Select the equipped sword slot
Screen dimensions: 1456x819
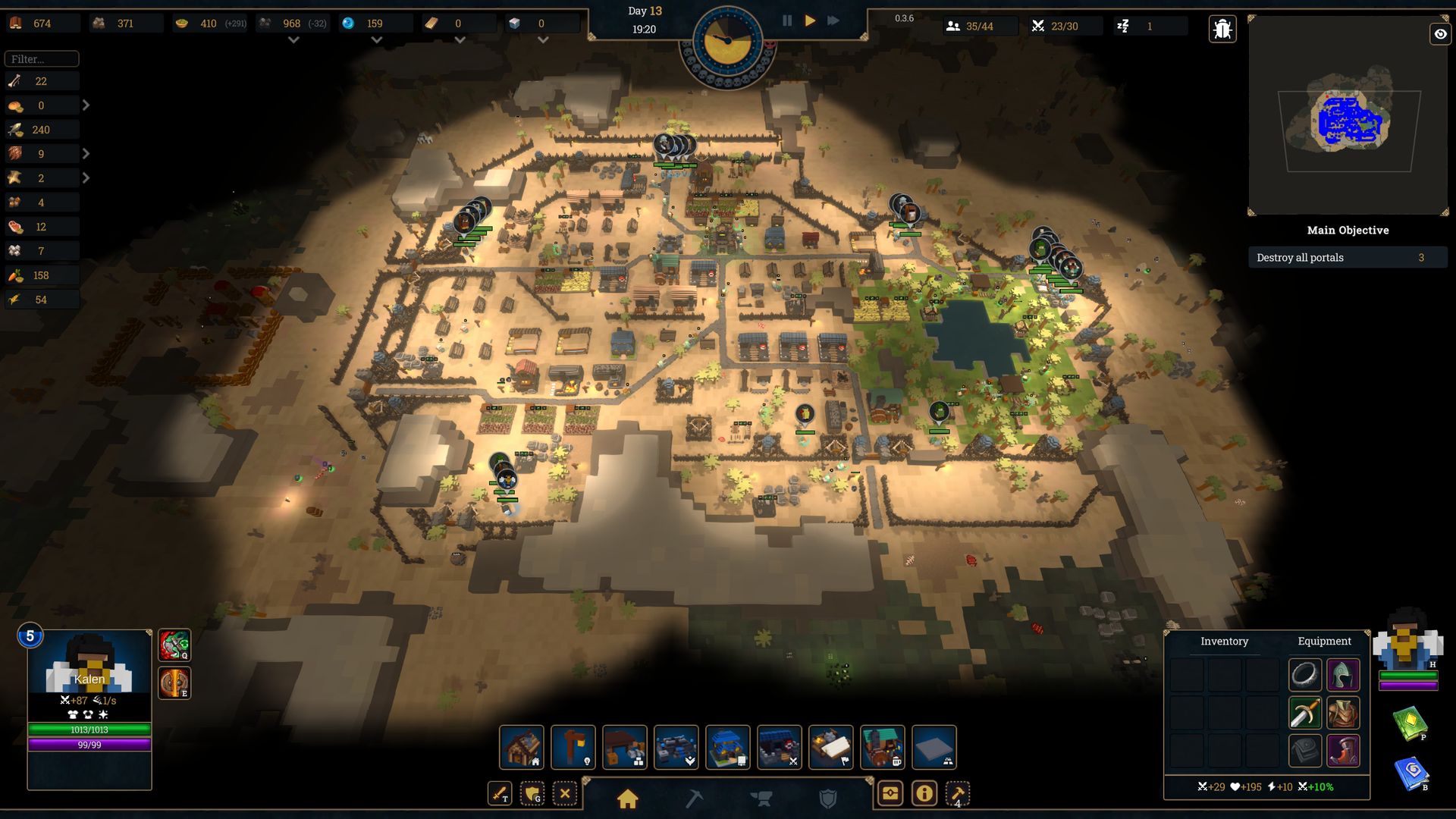tap(1304, 714)
